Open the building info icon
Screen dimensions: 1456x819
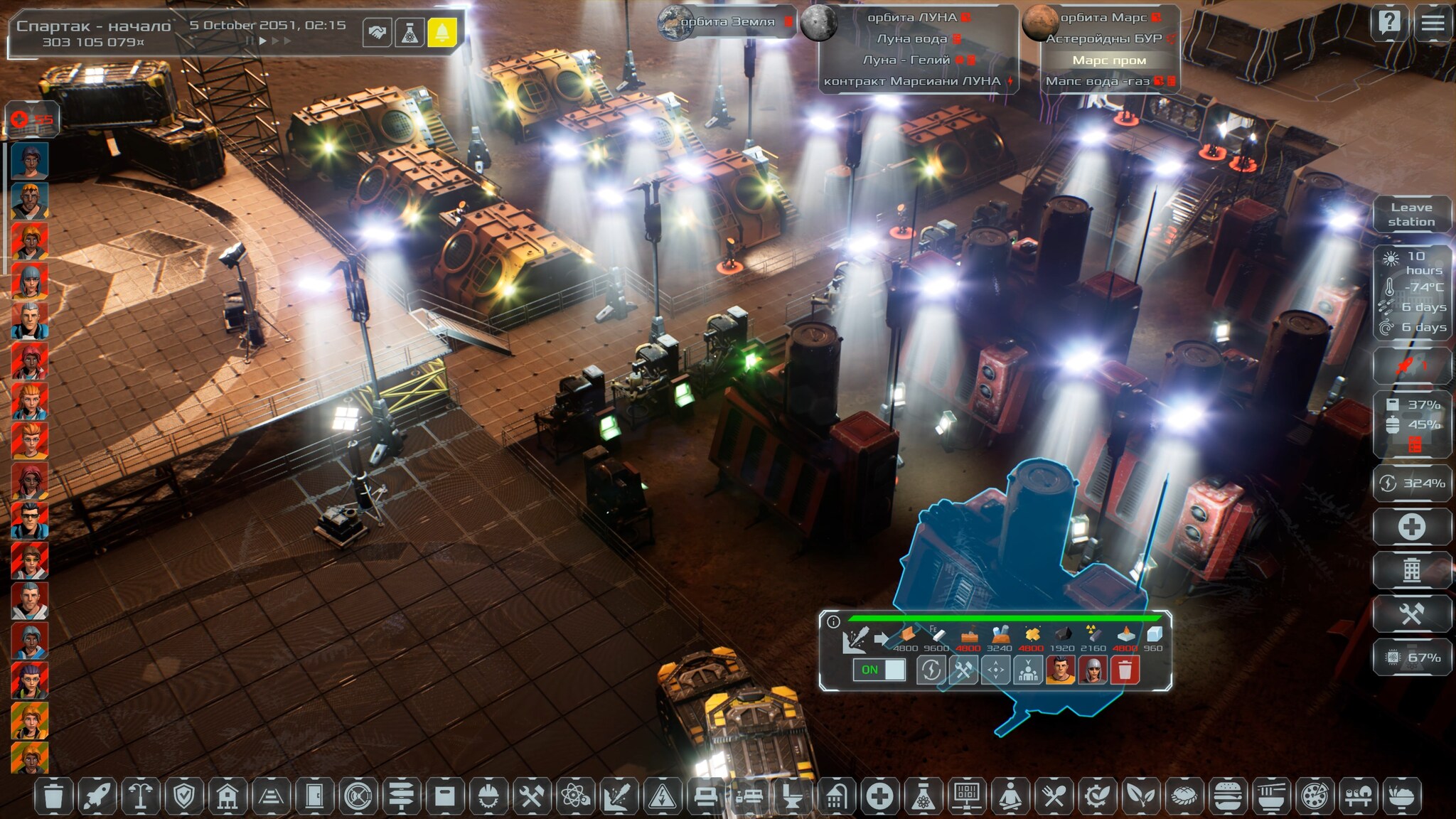pos(833,622)
